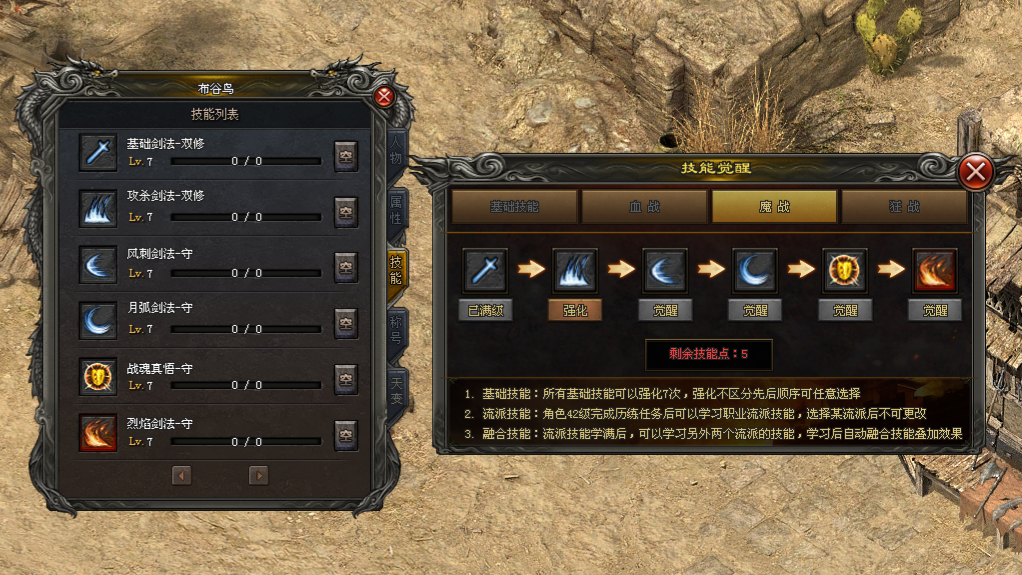
Task: Click the 强化 enhance button
Action: (x=575, y=310)
